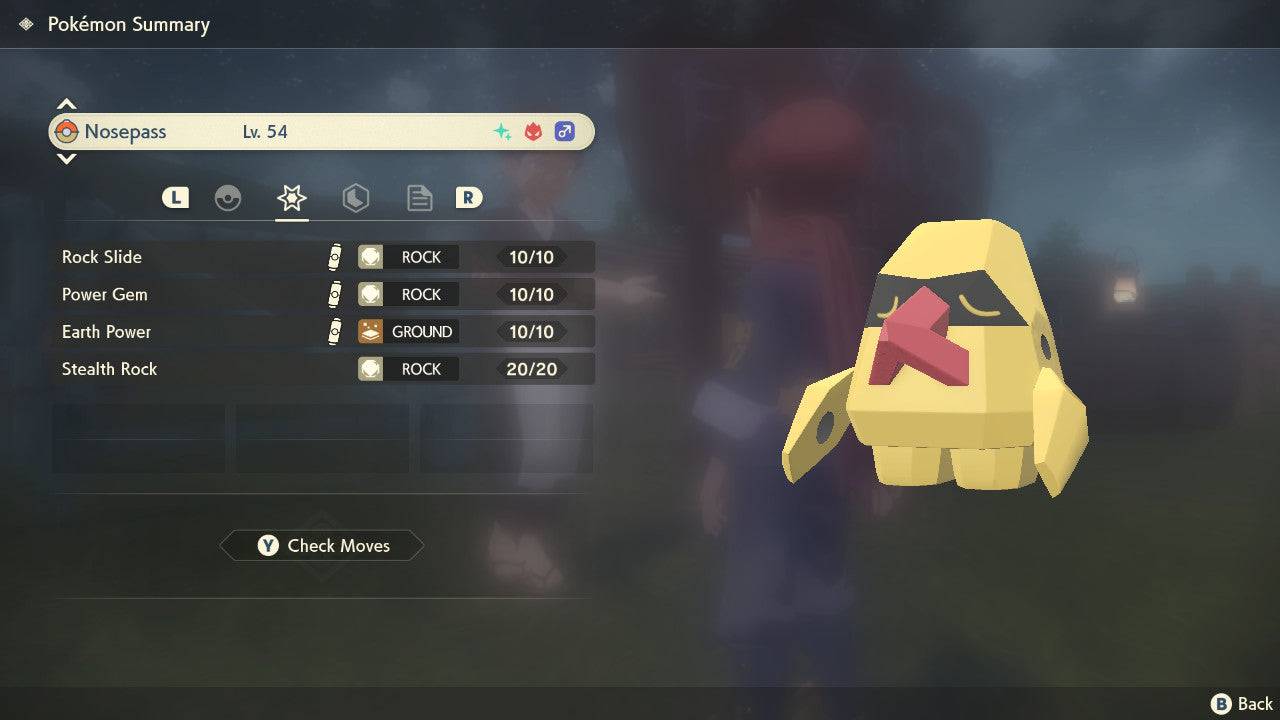The width and height of the screenshot is (1280, 720).
Task: Show next Pokémon with down arrow
Action: pos(66,159)
